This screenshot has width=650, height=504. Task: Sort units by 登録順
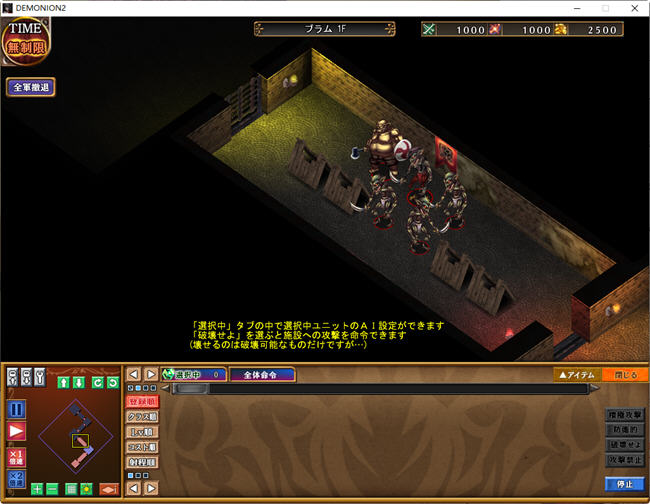coord(141,401)
